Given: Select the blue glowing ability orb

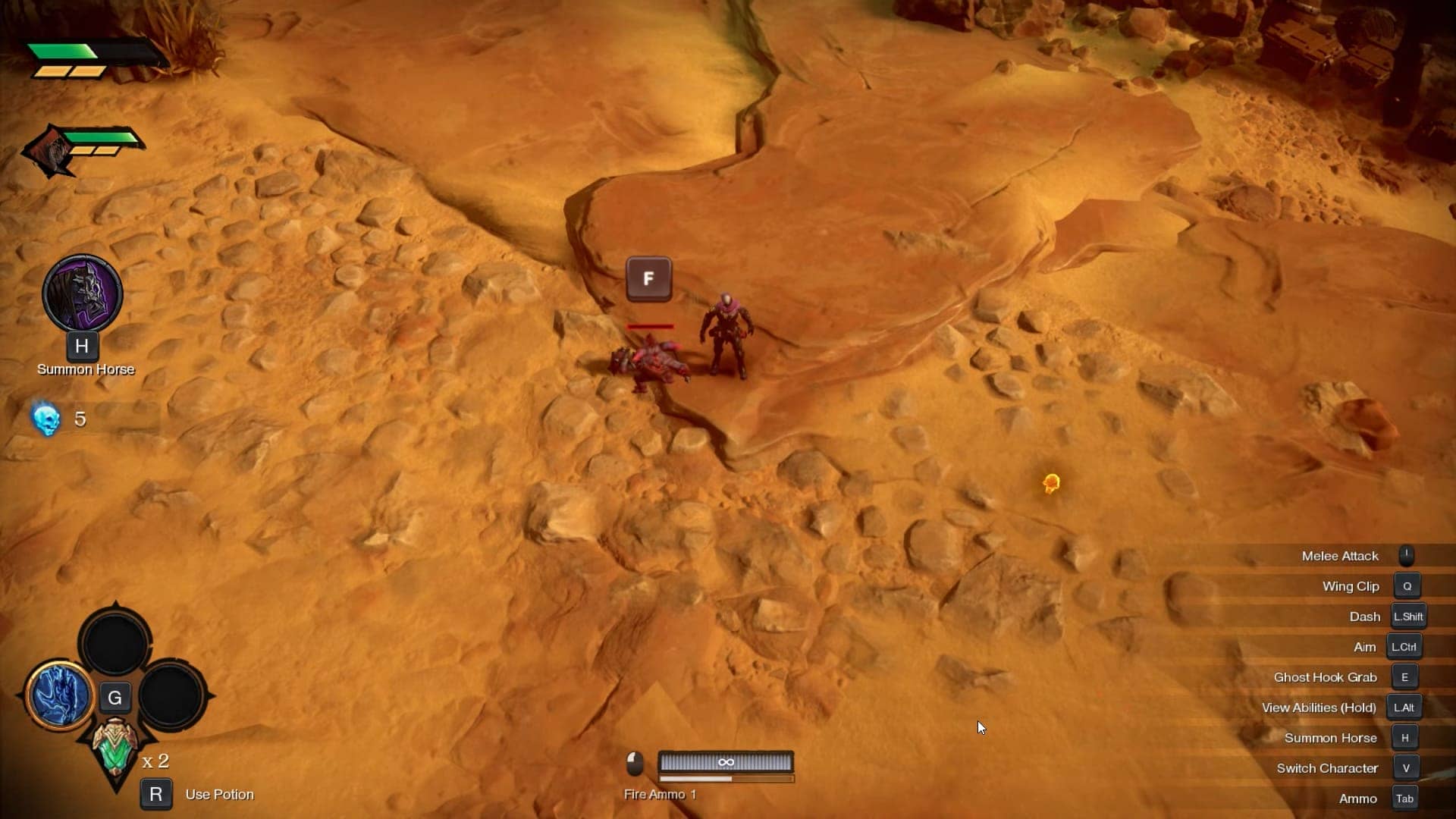Looking at the screenshot, I should click(59, 695).
